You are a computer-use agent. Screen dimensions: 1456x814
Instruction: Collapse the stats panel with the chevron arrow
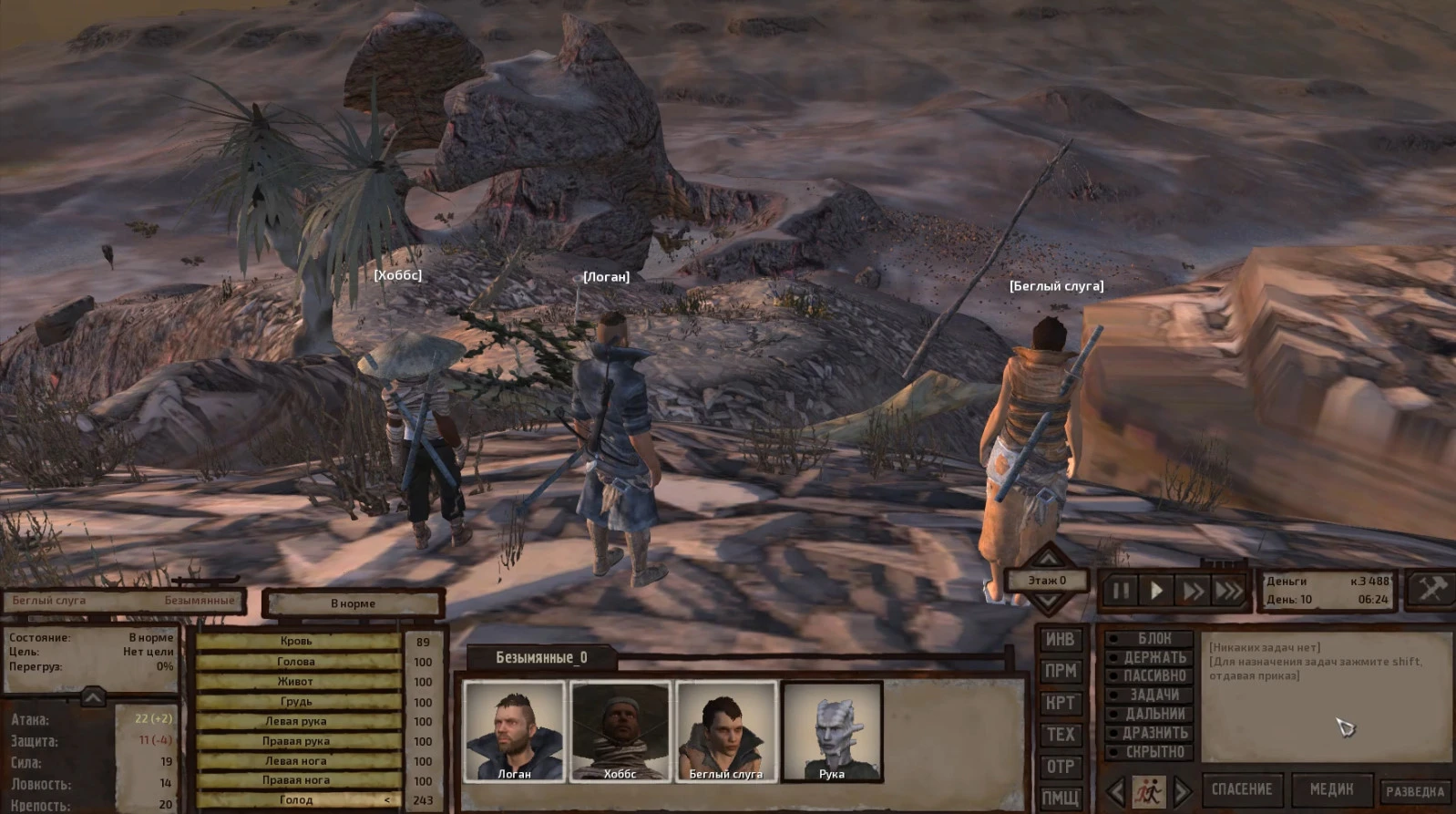coord(91,698)
